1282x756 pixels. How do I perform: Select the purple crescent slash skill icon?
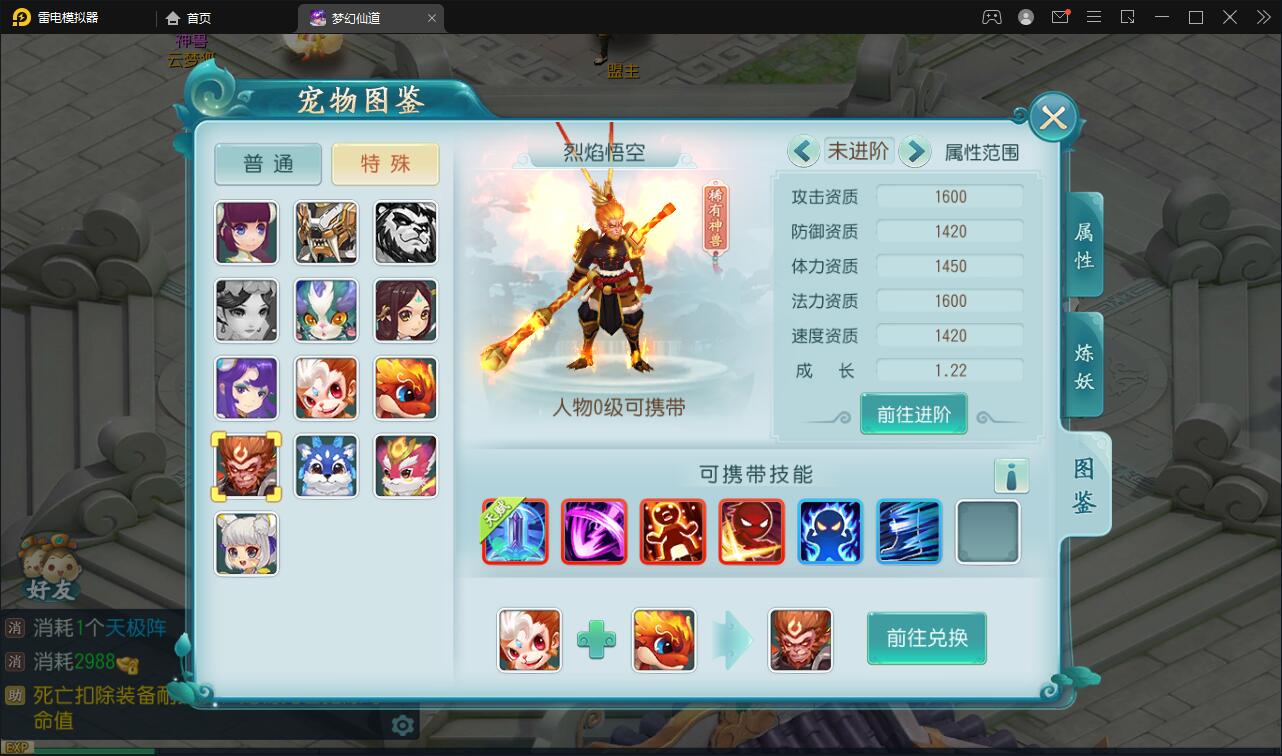click(594, 532)
